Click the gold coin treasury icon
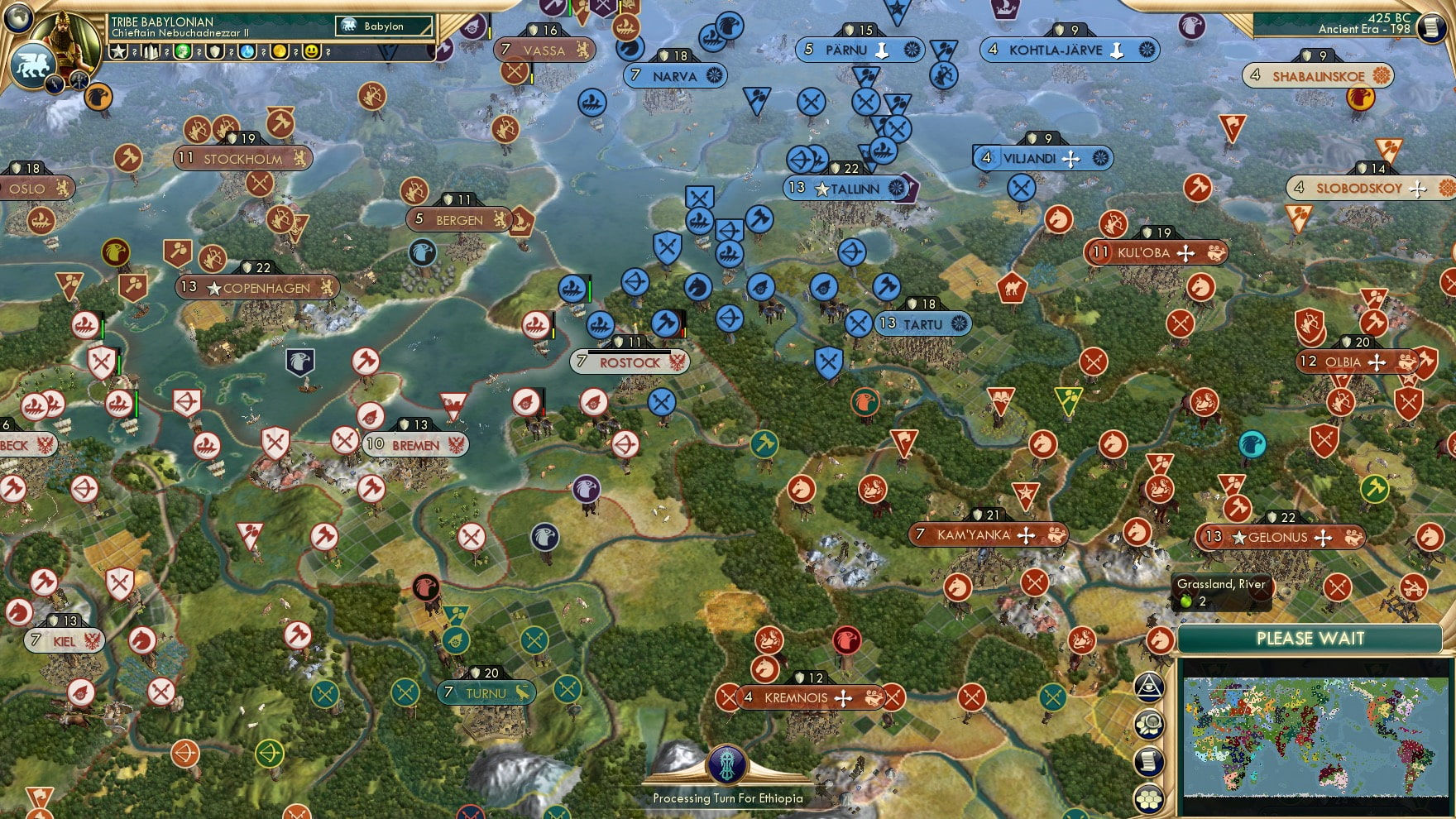The width and height of the screenshot is (1456, 819). (280, 51)
